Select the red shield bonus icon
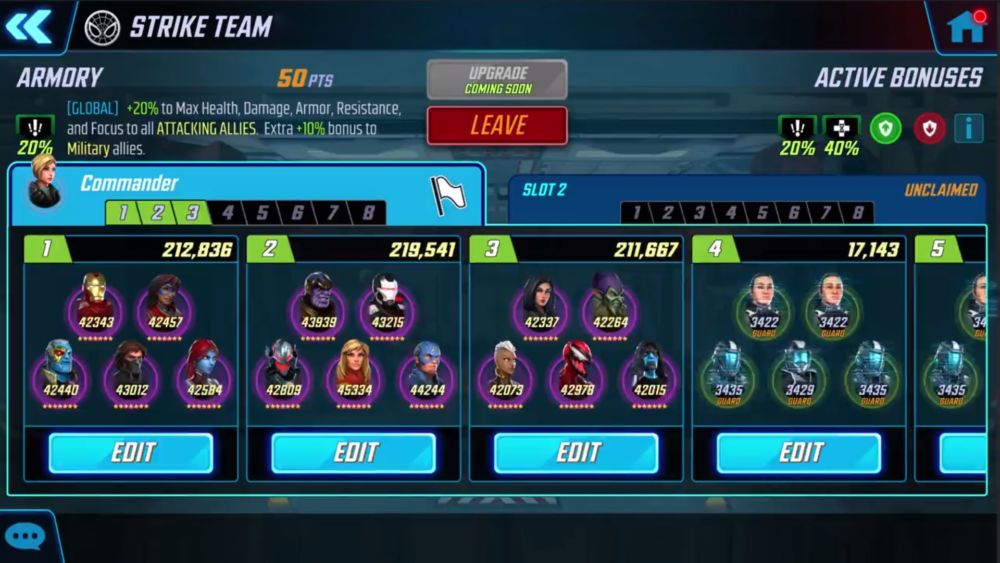This screenshot has height=563, width=1000. pyautogui.click(x=929, y=128)
